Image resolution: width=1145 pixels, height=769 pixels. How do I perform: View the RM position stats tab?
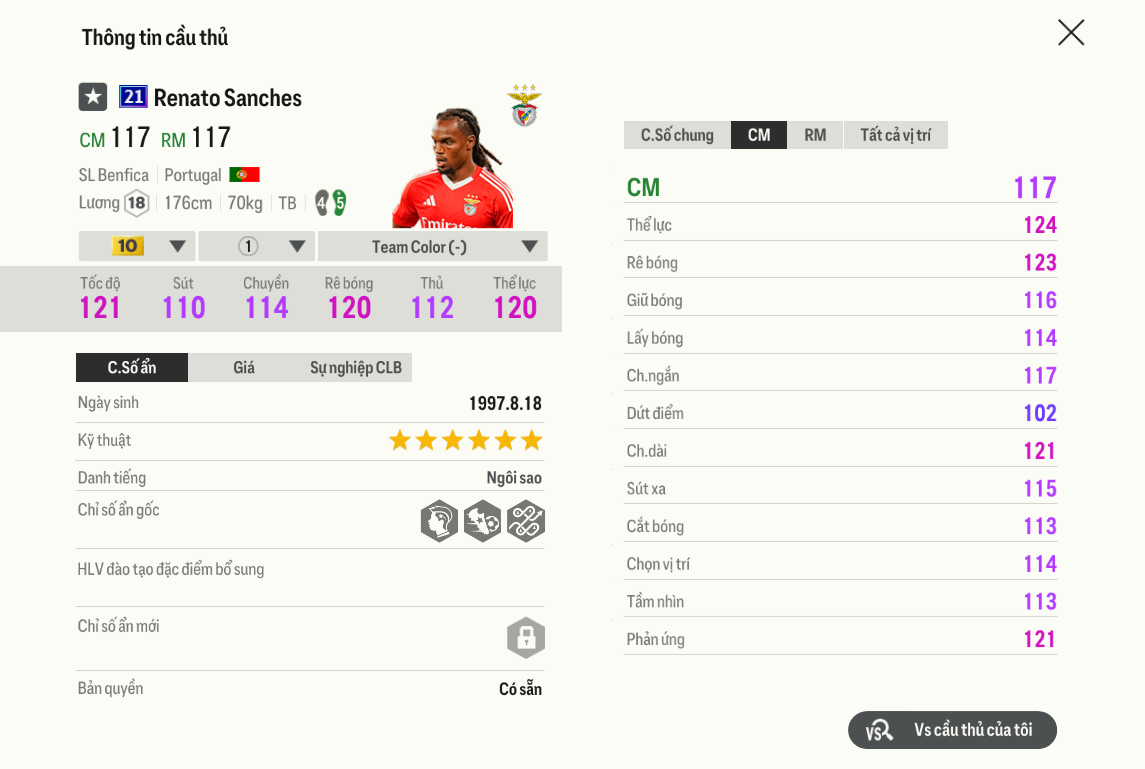click(x=815, y=135)
